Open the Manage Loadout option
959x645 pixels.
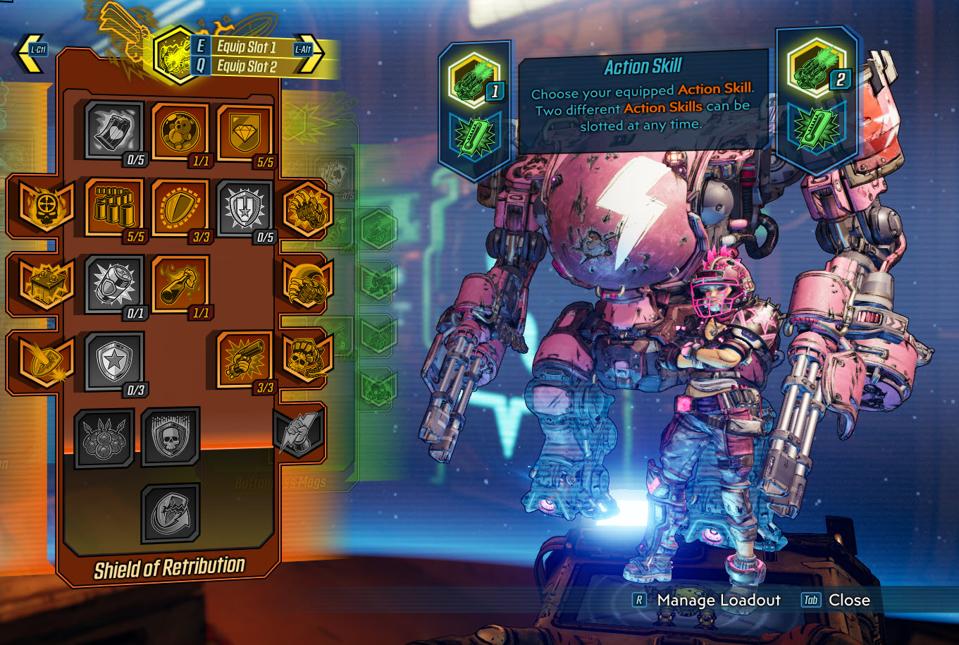click(x=707, y=600)
